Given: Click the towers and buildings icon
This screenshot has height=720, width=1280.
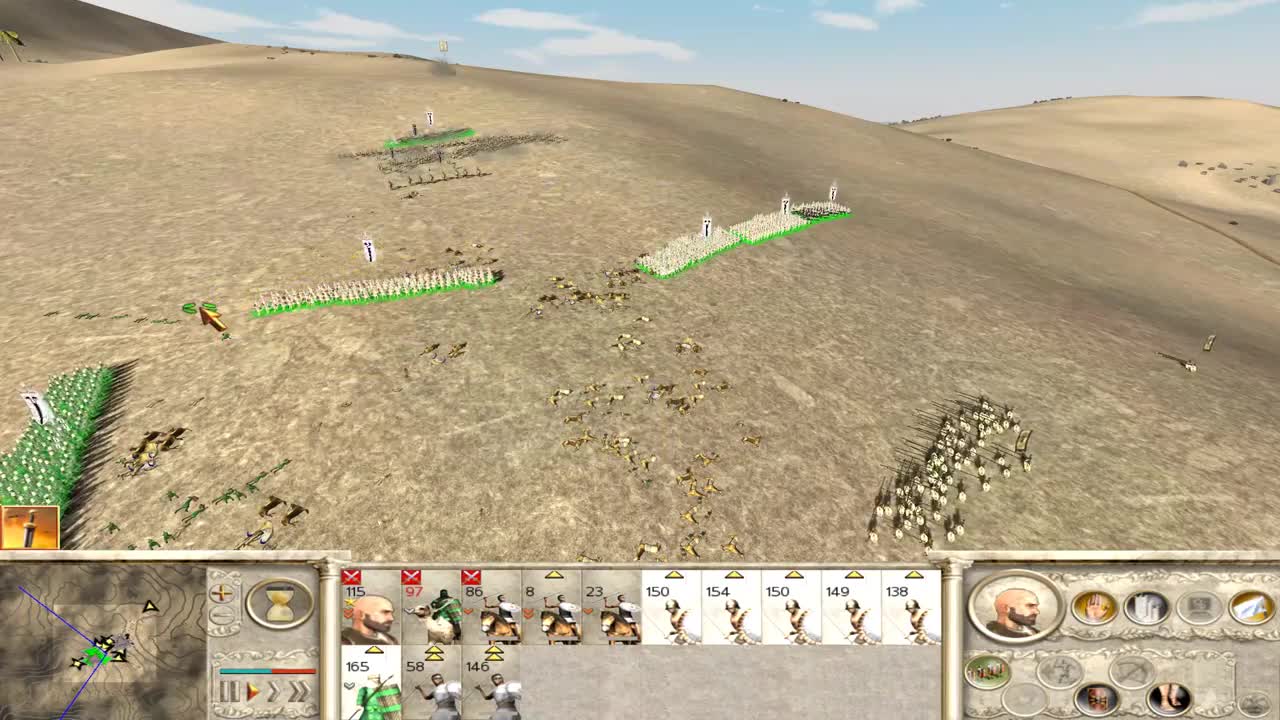Looking at the screenshot, I should point(1147,608).
